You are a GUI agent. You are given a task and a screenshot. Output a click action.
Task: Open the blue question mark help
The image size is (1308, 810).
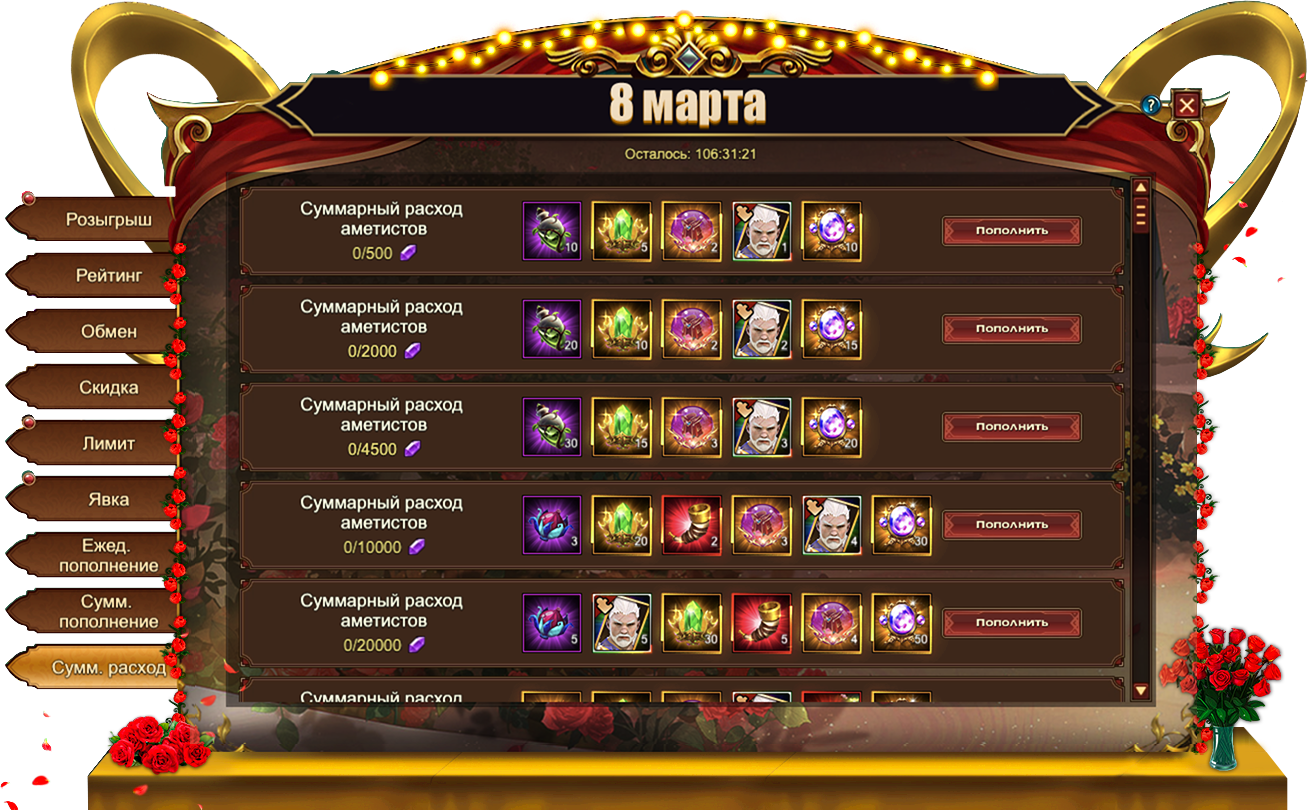click(1151, 105)
